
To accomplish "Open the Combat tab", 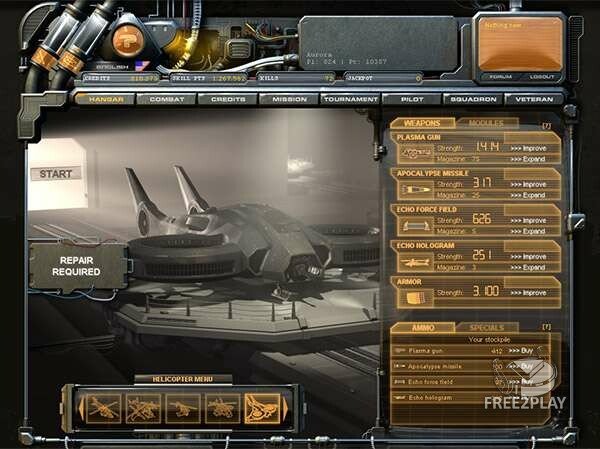I will 166,99.
